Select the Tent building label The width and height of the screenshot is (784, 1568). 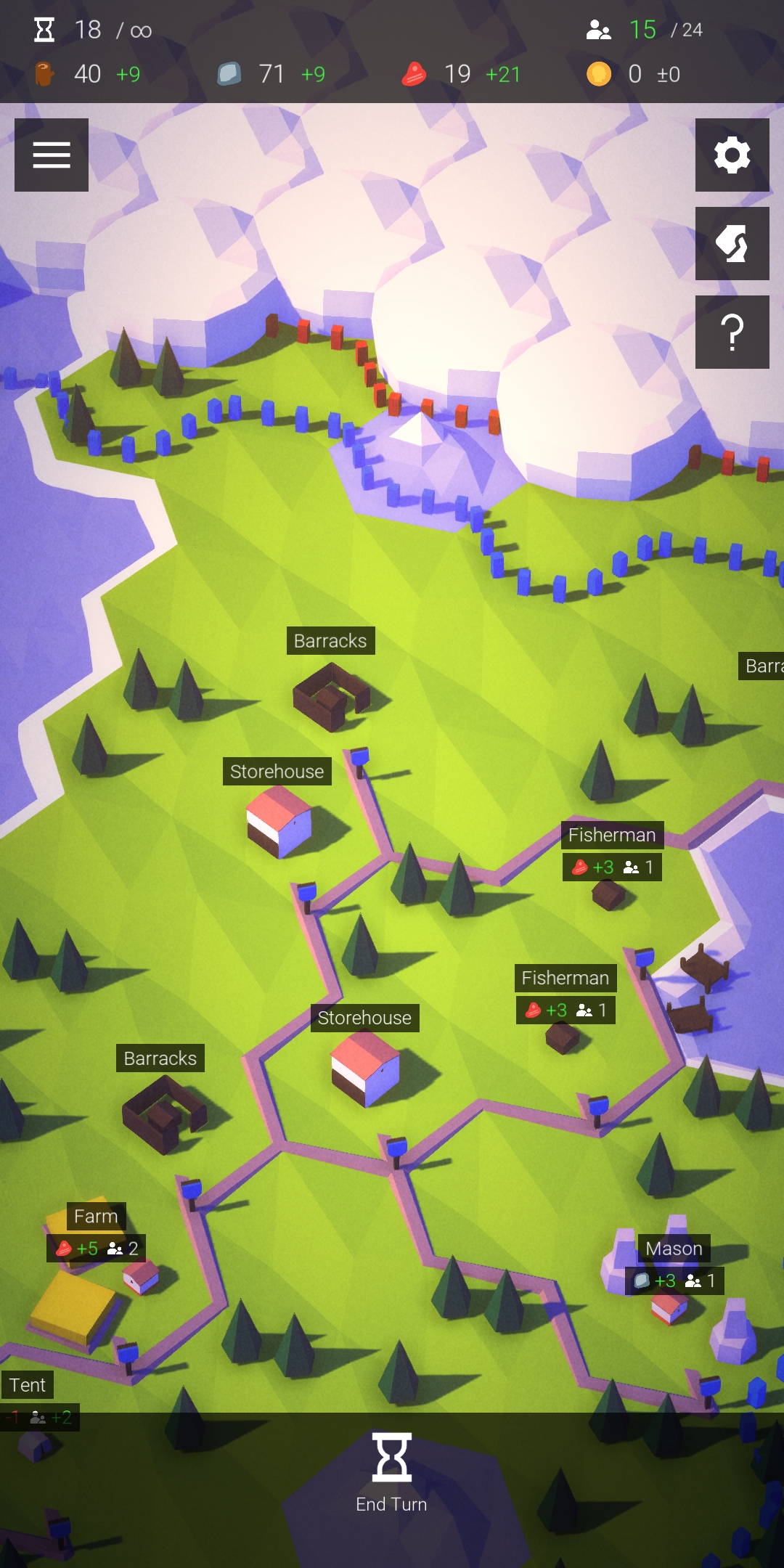[28, 1385]
